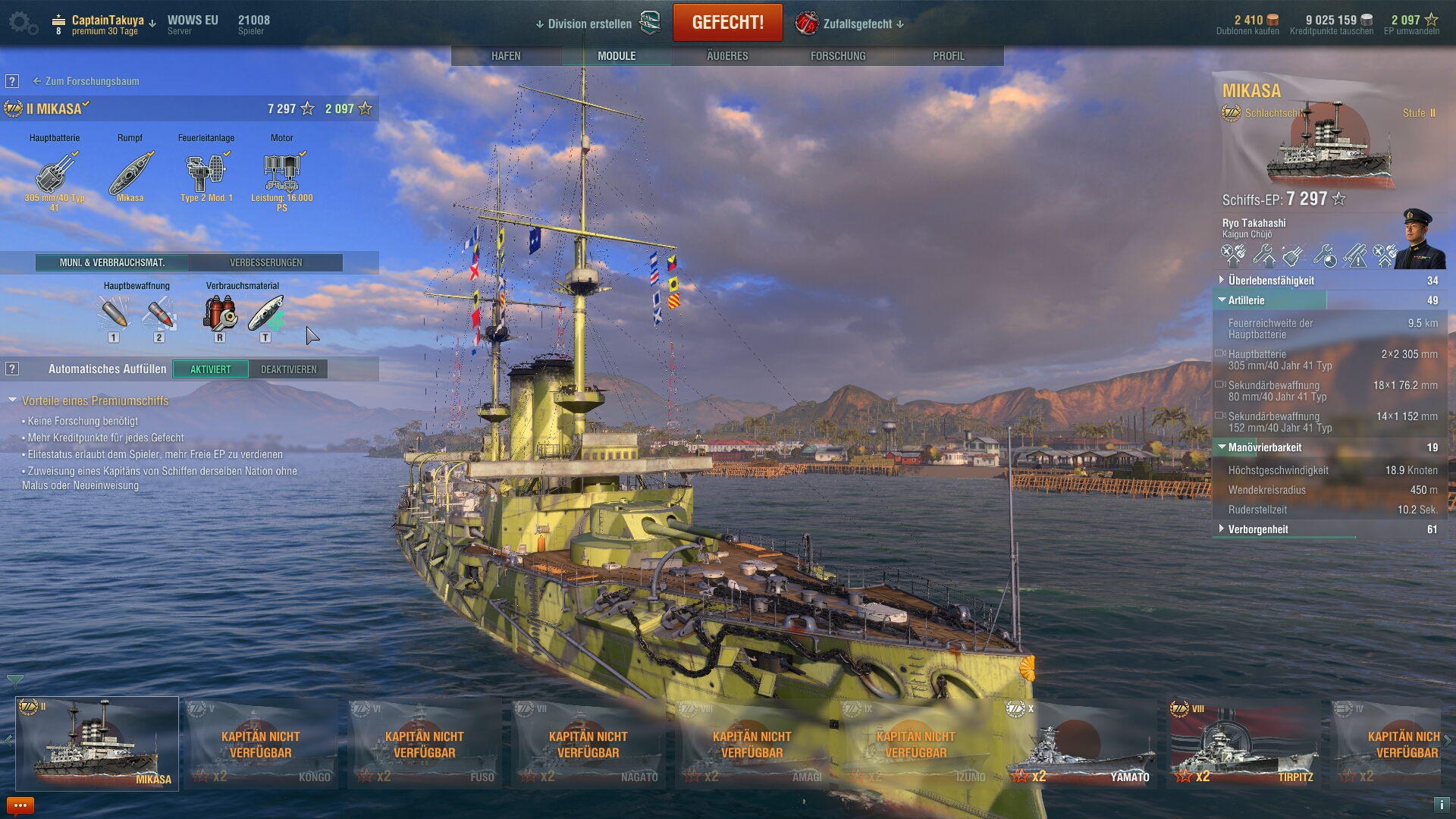Switch to the VERBESSERUNGEN tab
Screen dimensions: 1456x819
tap(266, 262)
